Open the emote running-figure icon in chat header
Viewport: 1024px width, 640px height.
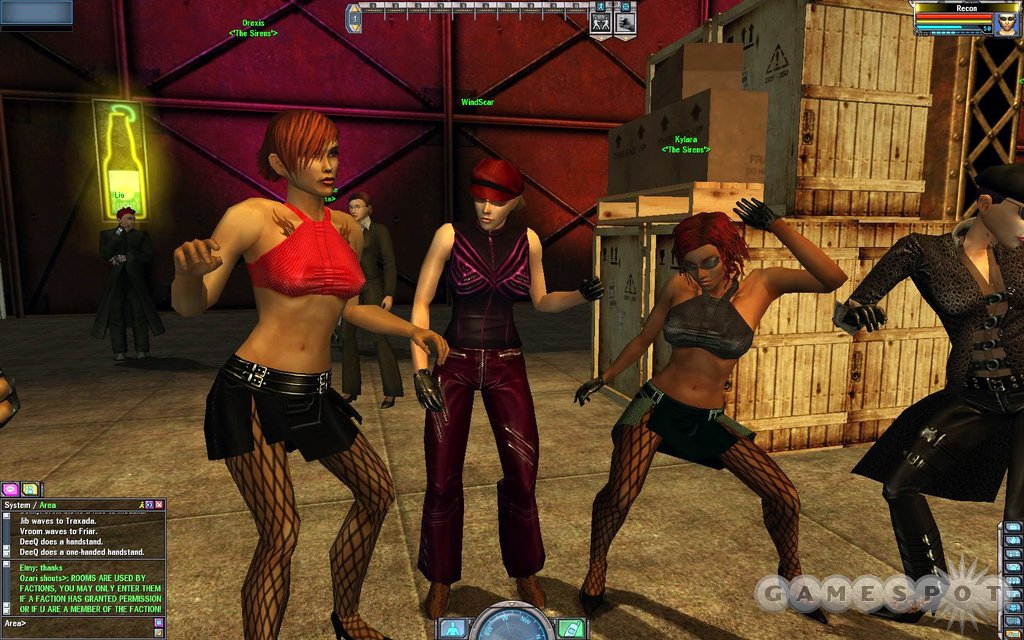click(x=142, y=505)
